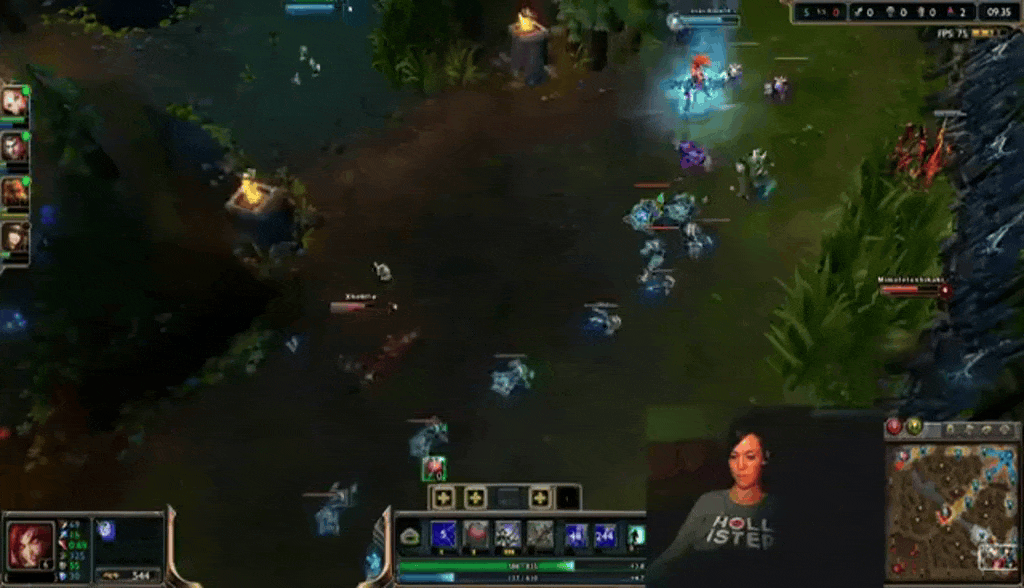Level up the ultimate with its plus button
The width and height of the screenshot is (1024, 588).
pos(540,497)
